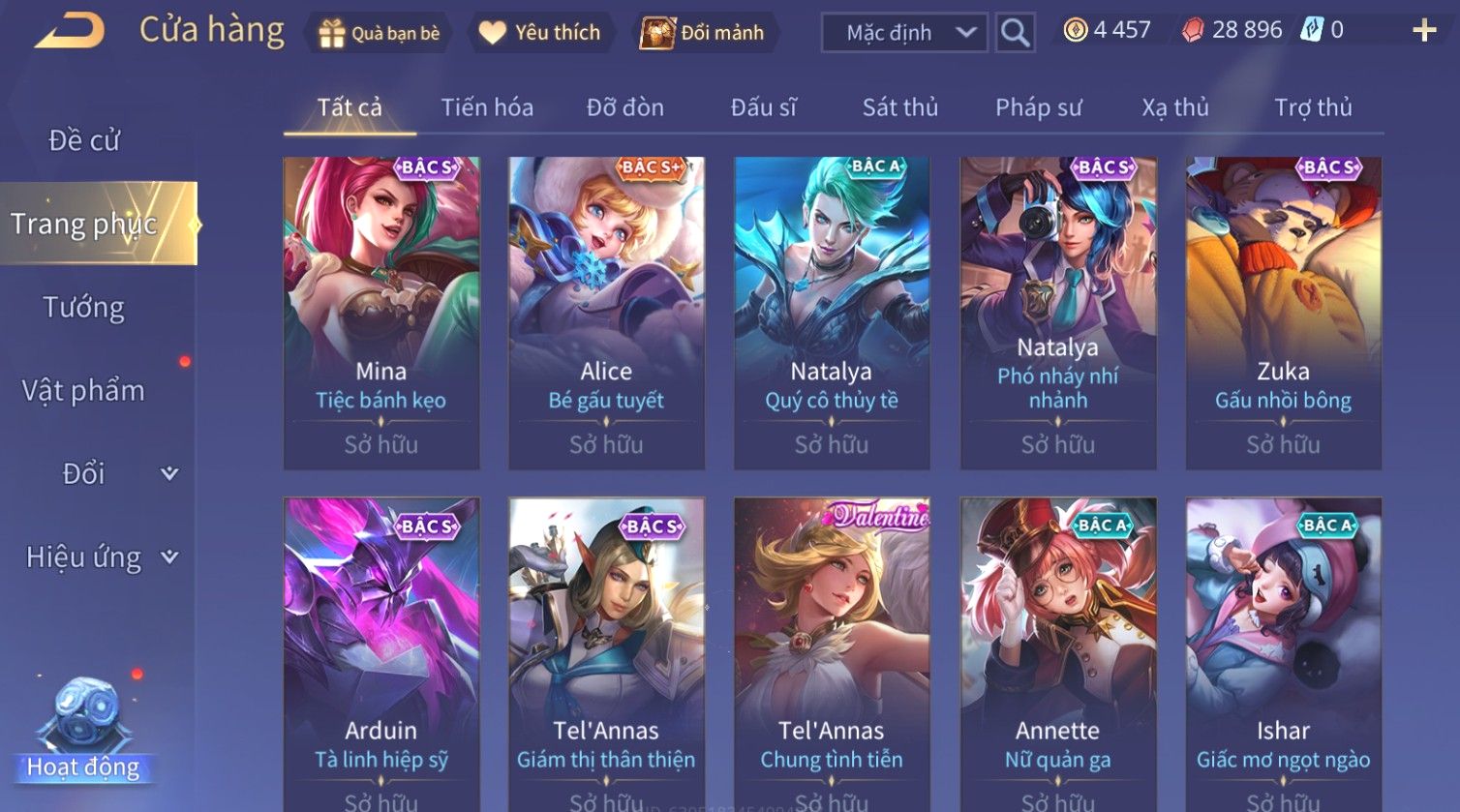Screen dimensions: 1460x812
Task: Select Mina Tiệc bánh kẹo skin card
Action: click(x=381, y=313)
